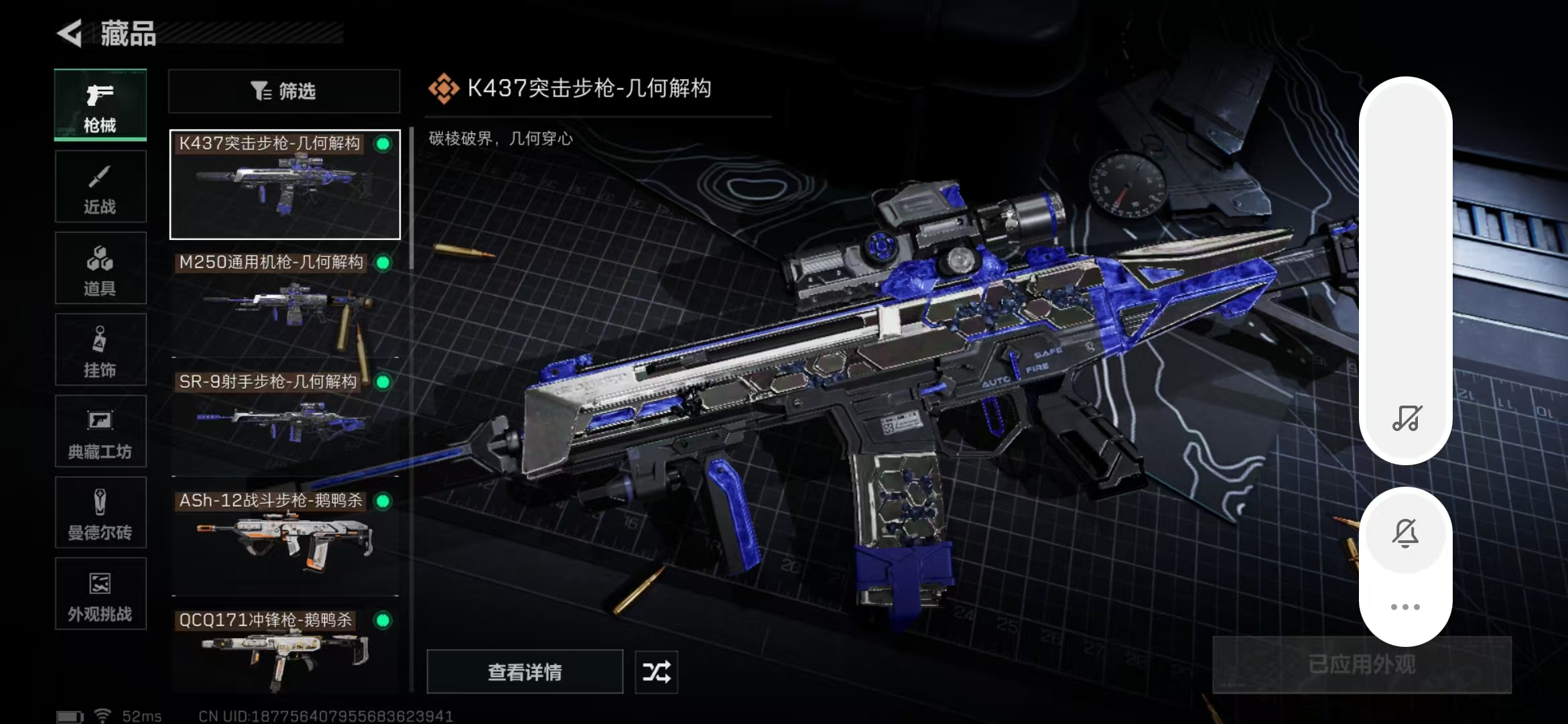Image resolution: width=1568 pixels, height=724 pixels.
Task: Toggle the notification mute bell icon
Action: (1407, 532)
